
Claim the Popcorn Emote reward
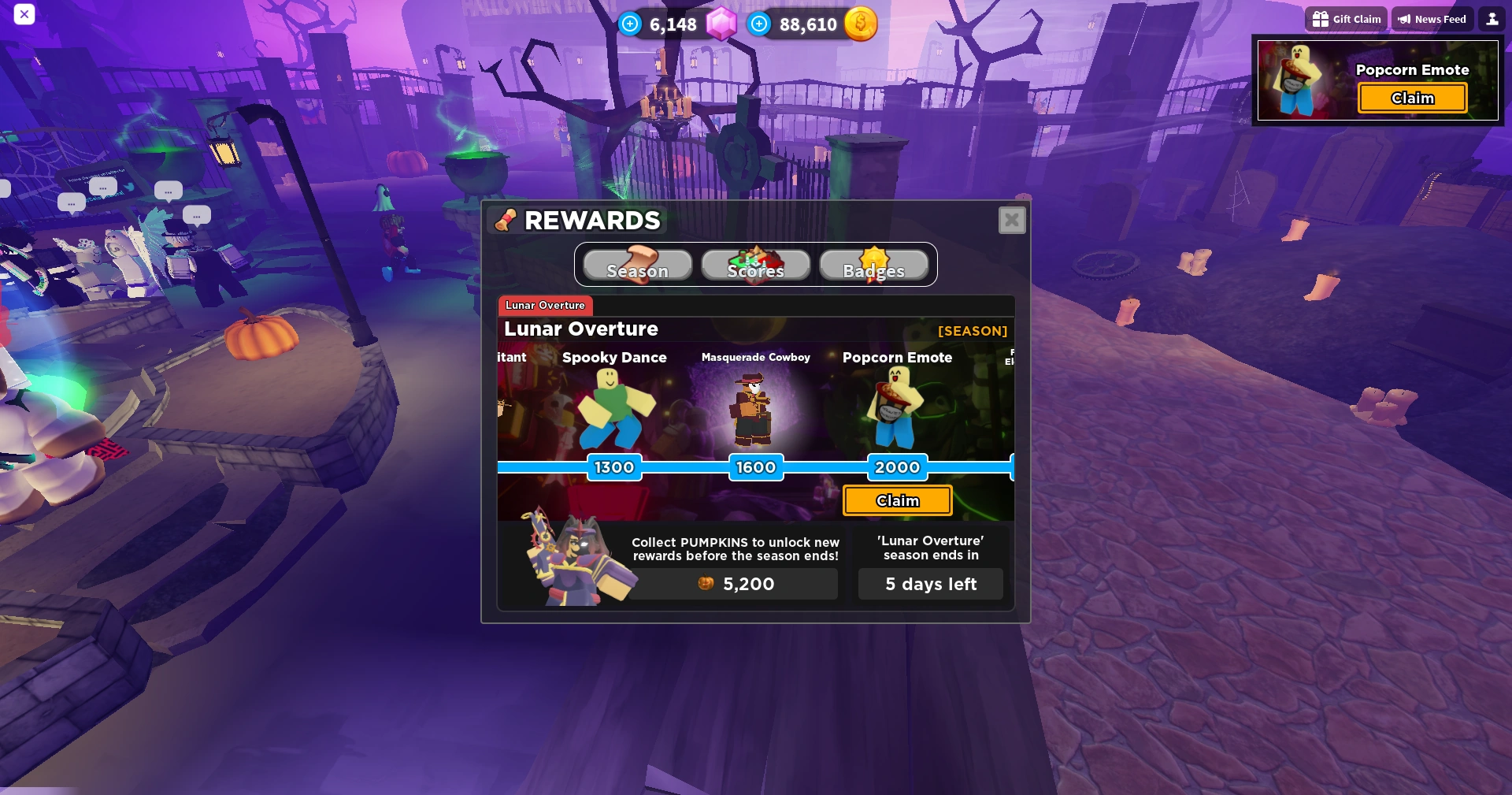click(897, 500)
